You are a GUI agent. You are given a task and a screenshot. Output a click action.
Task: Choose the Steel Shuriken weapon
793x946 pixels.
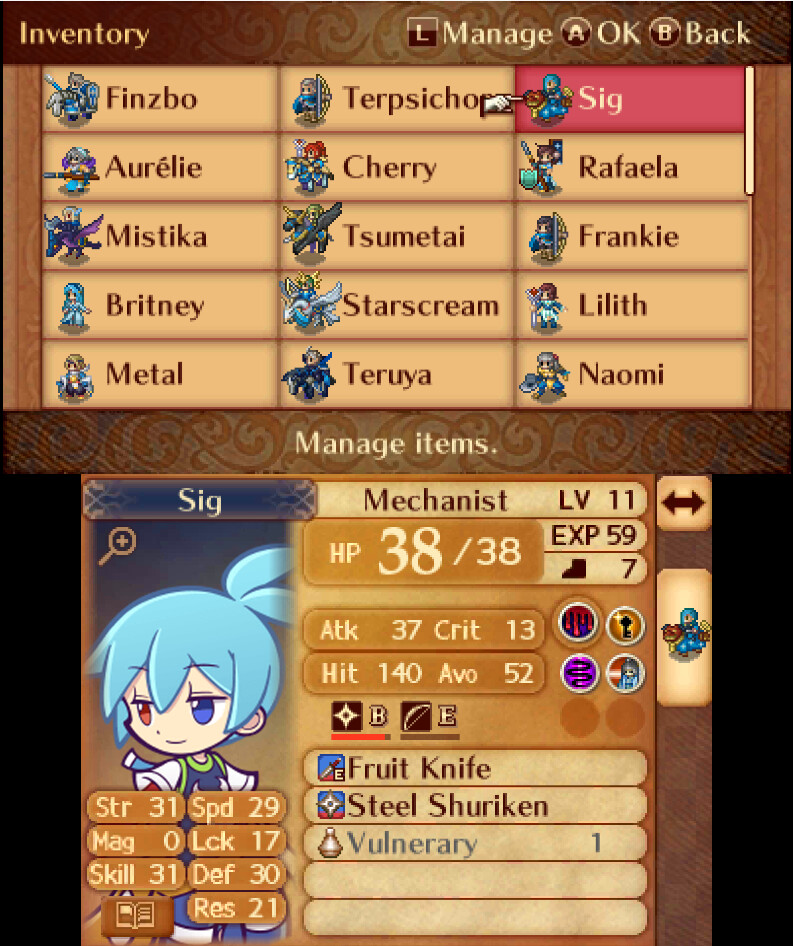point(475,805)
